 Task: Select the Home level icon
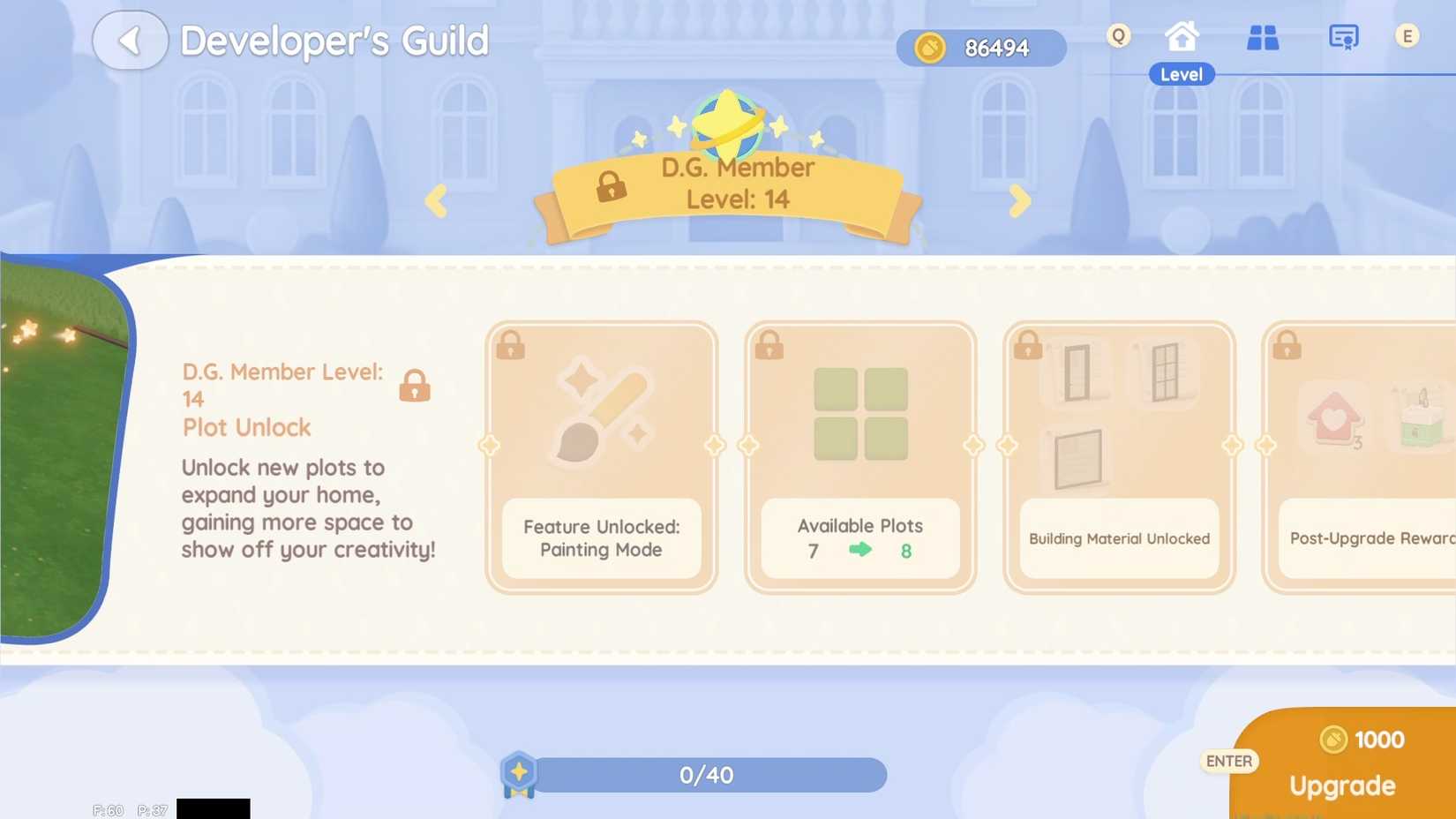1181,37
